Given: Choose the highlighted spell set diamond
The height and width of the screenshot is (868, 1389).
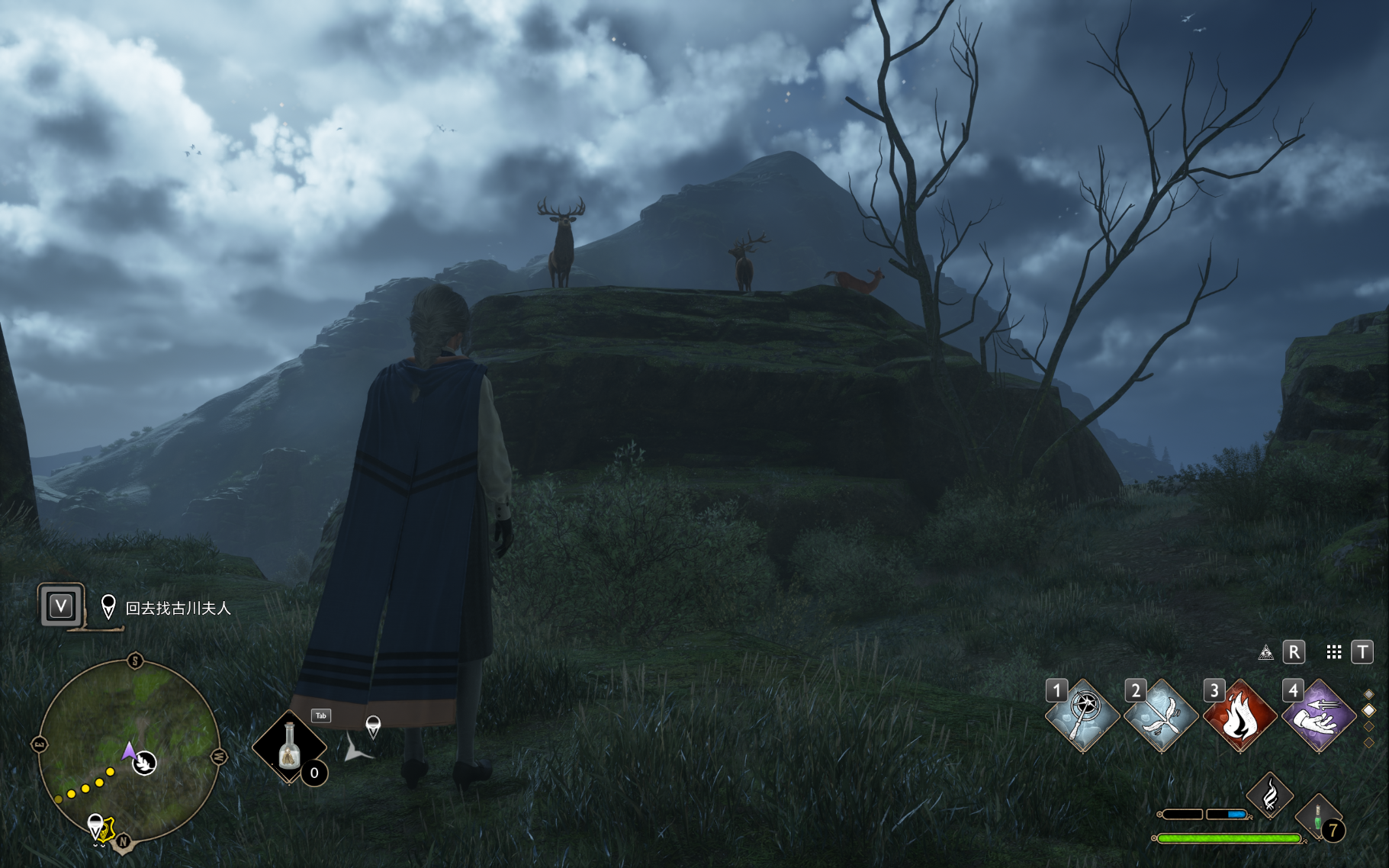Looking at the screenshot, I should [x=1369, y=710].
